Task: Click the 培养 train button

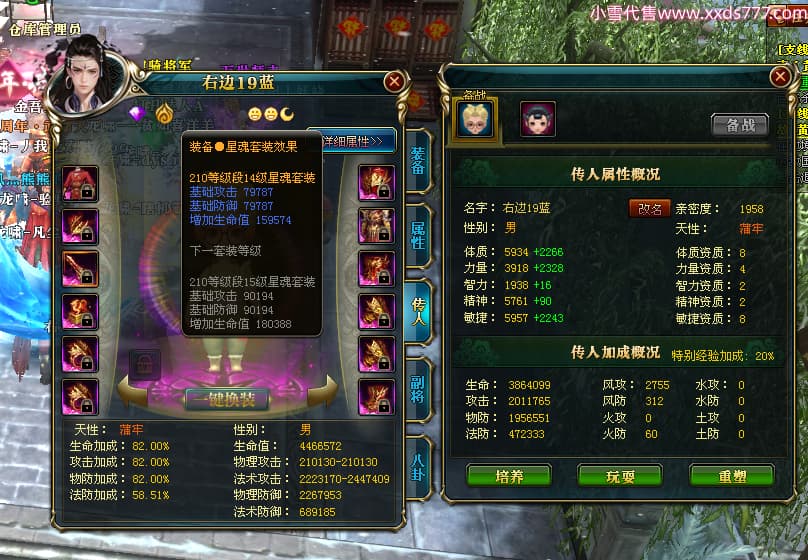Action: tap(509, 475)
